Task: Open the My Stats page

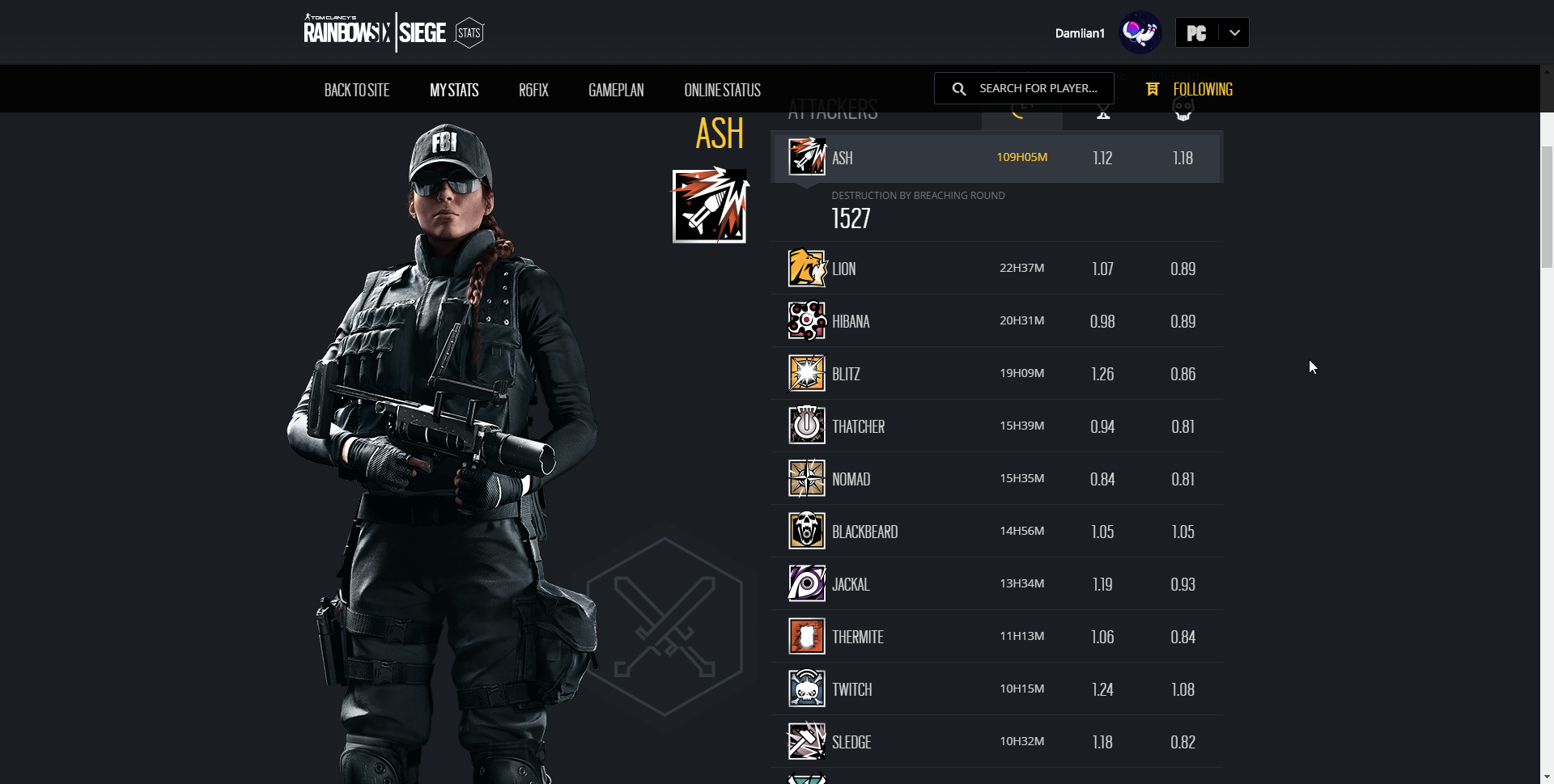Action: 454,90
